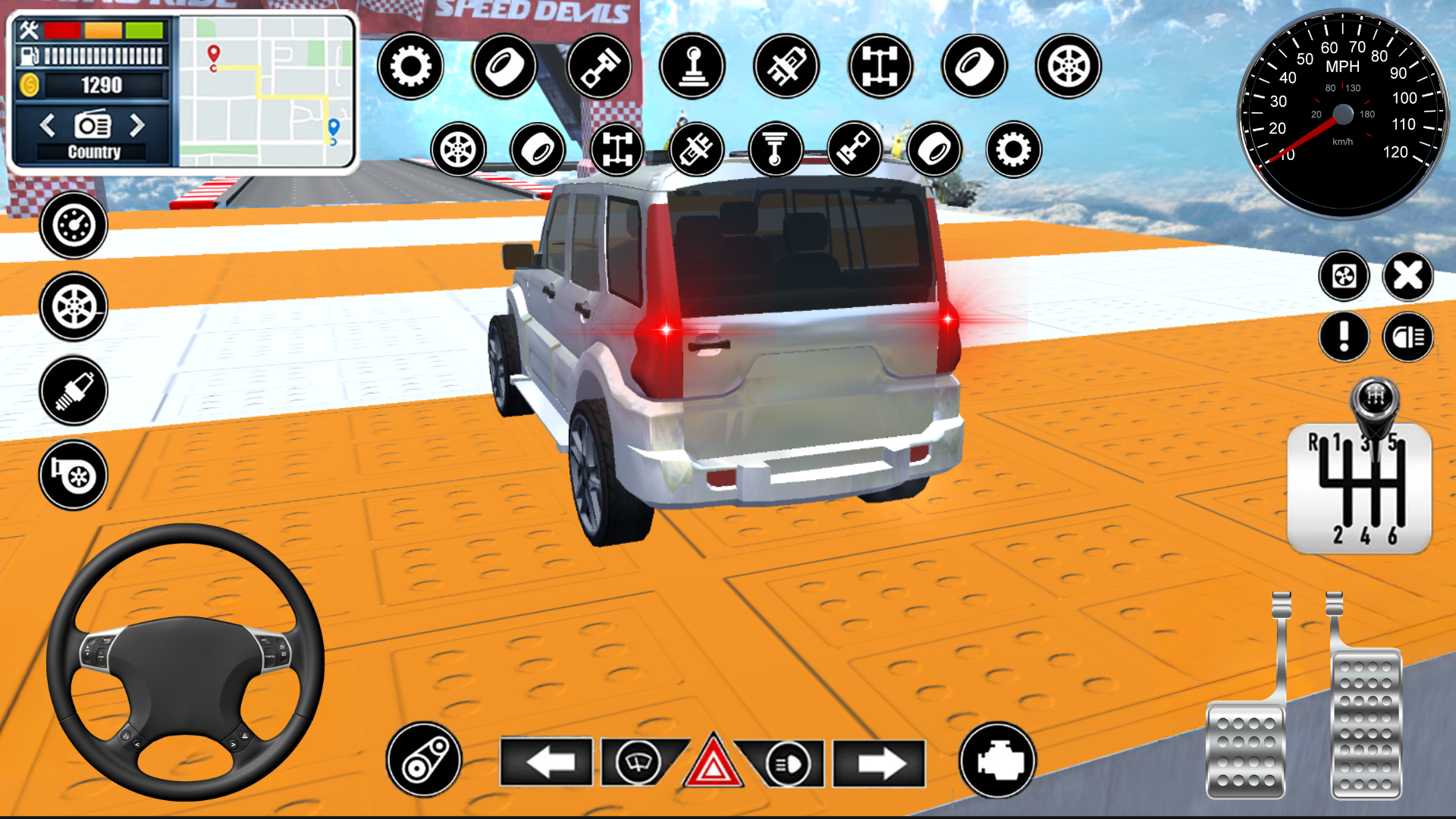Viewport: 1456px width, 819px height.
Task: Close the menu with the X button
Action: coord(1407,277)
